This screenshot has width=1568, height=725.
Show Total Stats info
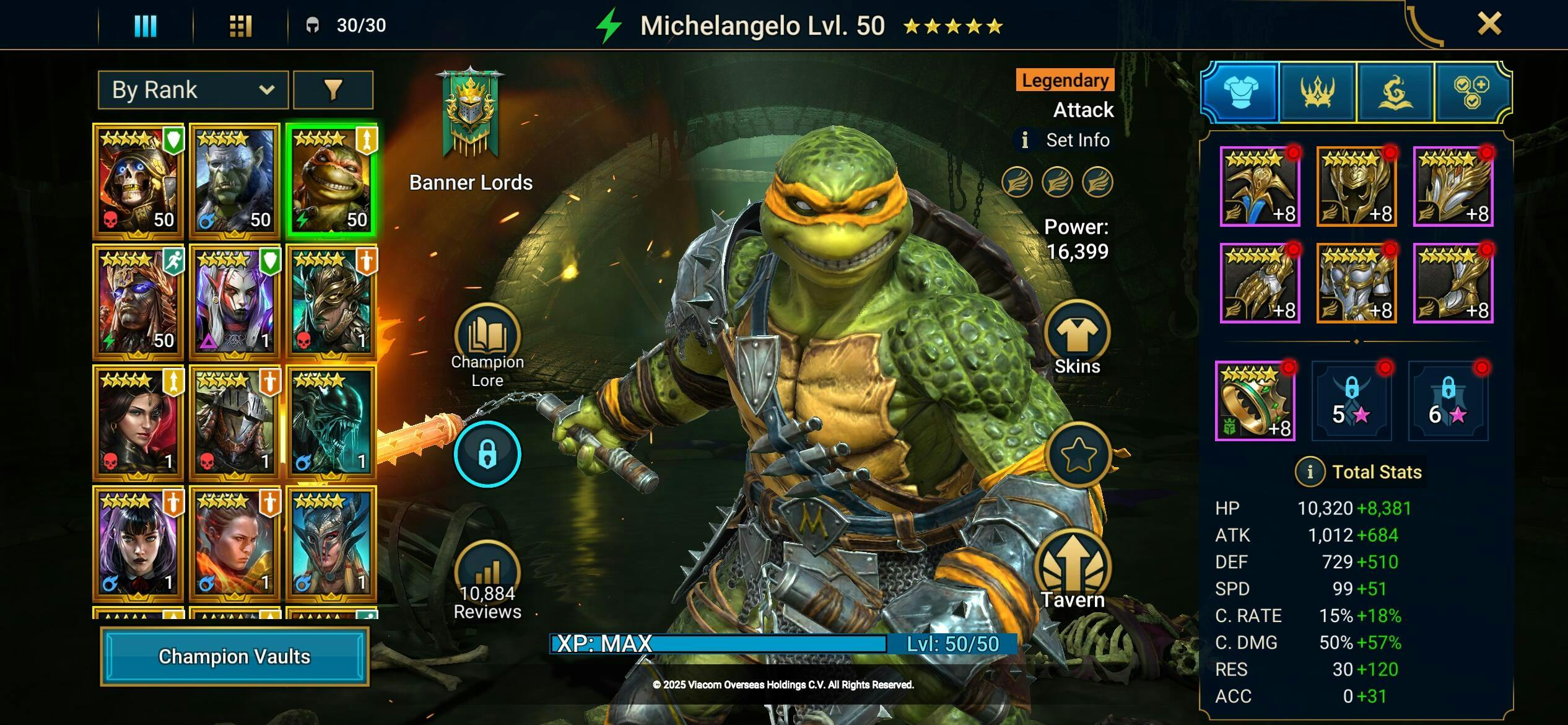click(x=1309, y=472)
